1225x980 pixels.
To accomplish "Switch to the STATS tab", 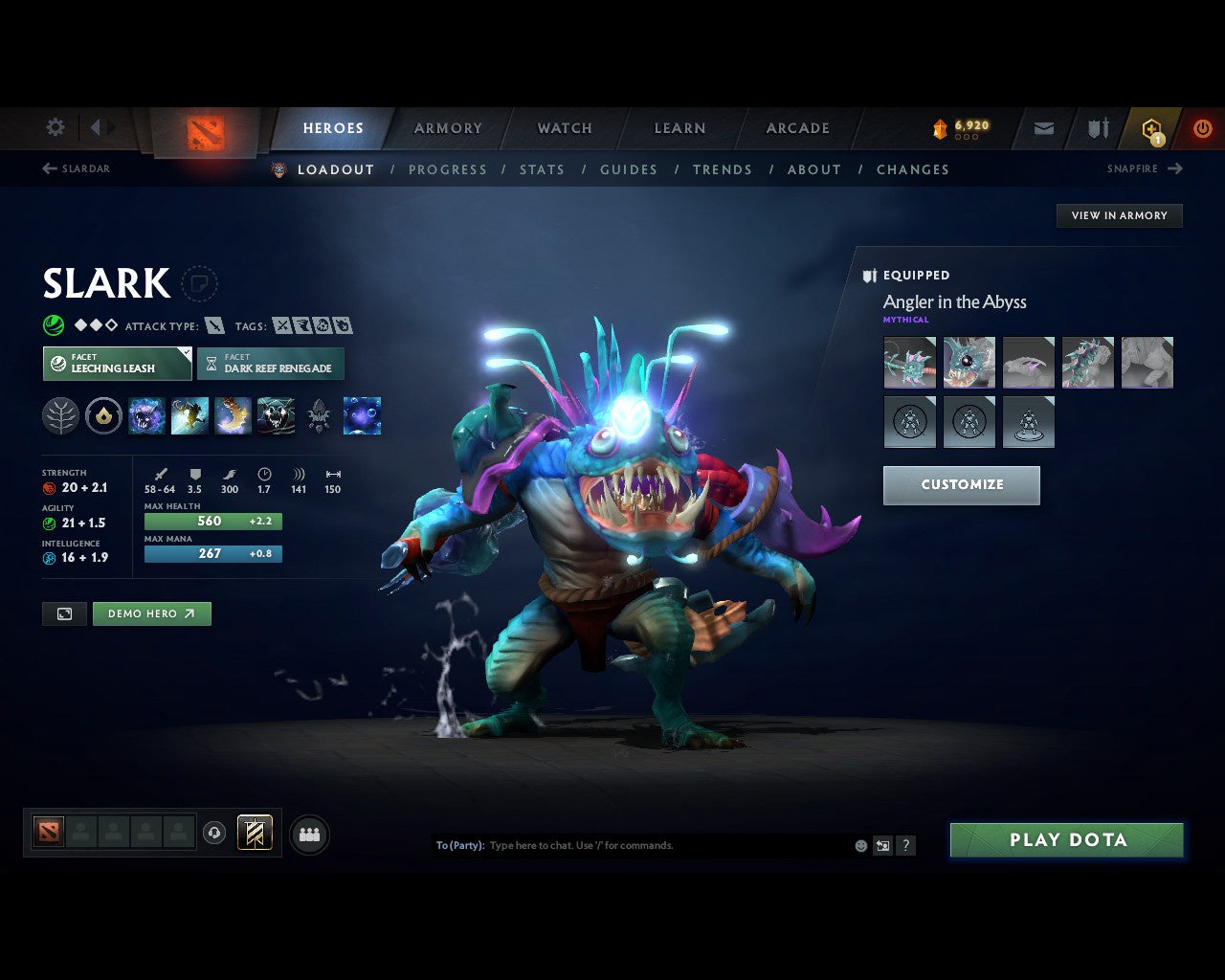I will (542, 169).
